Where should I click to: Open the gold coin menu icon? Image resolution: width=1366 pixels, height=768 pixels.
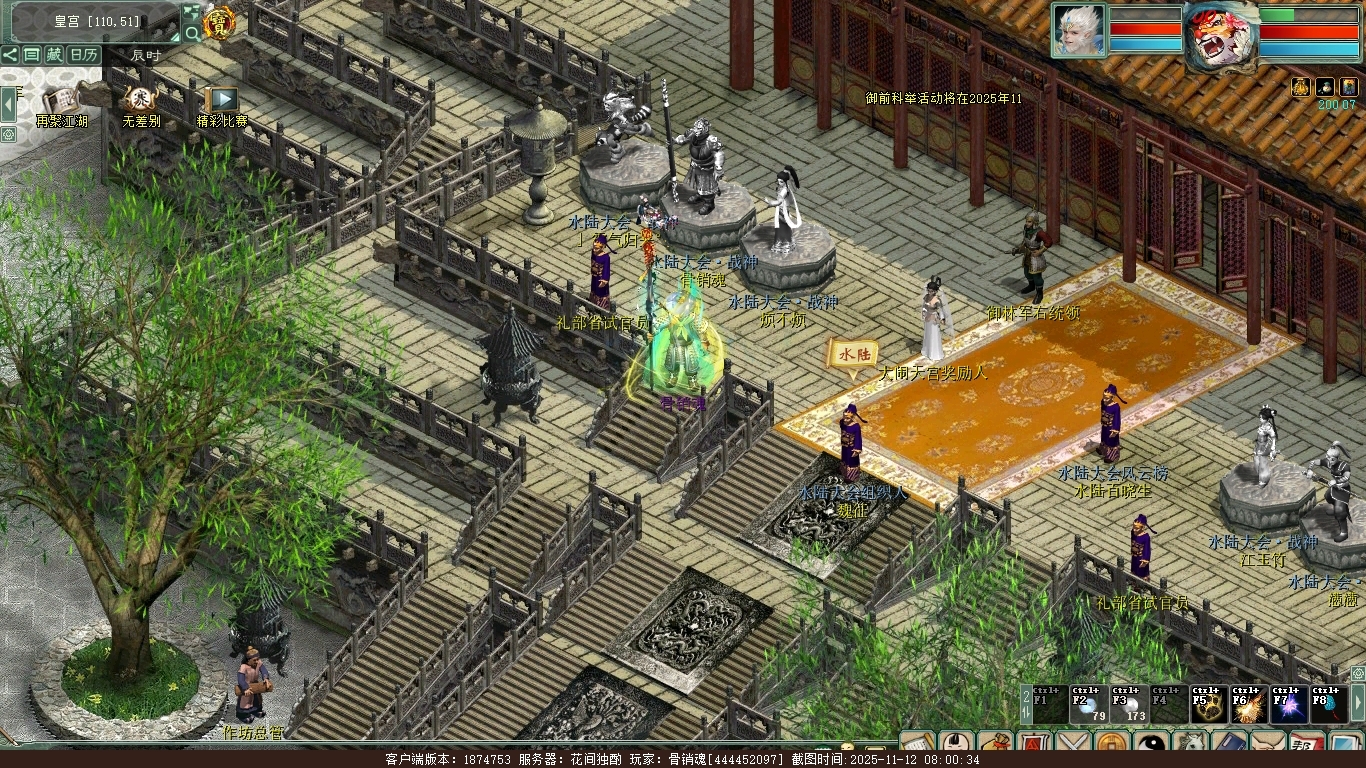click(x=1112, y=745)
